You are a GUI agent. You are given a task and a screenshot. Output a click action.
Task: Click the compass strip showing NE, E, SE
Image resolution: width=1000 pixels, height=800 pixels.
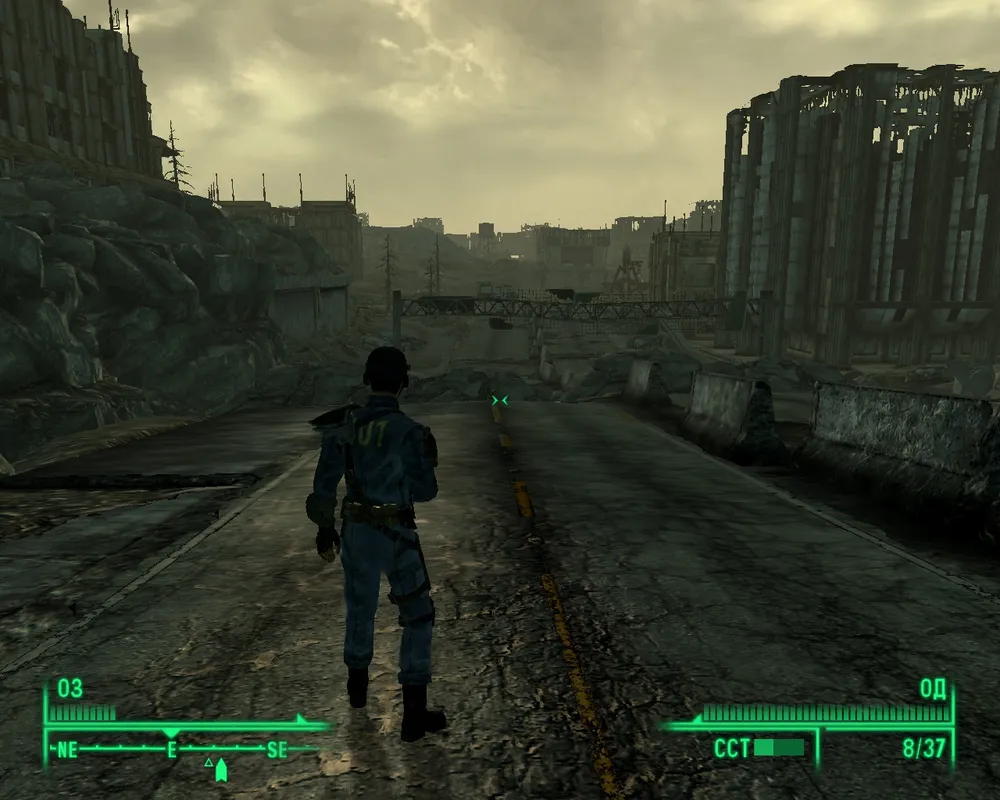pos(172,749)
